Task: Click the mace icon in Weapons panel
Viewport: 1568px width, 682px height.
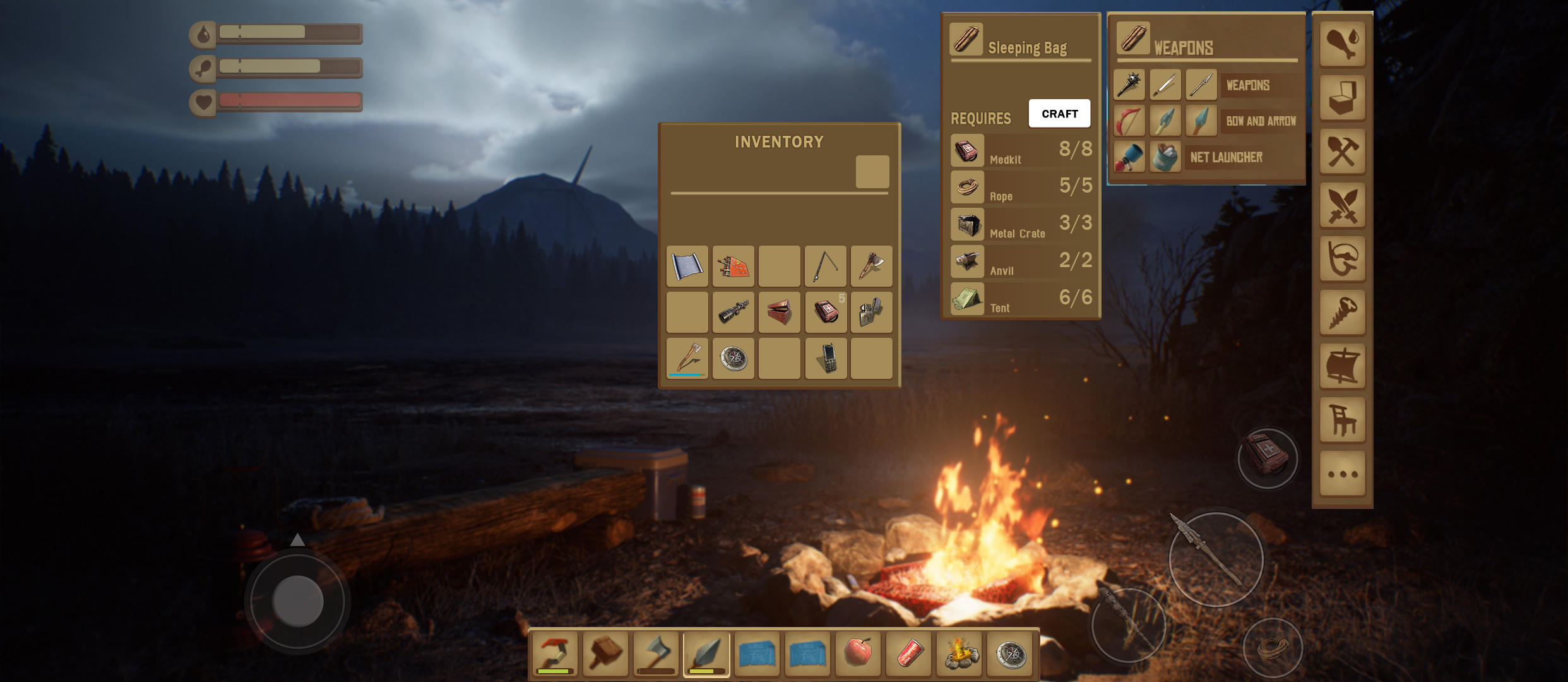Action: tap(1129, 85)
